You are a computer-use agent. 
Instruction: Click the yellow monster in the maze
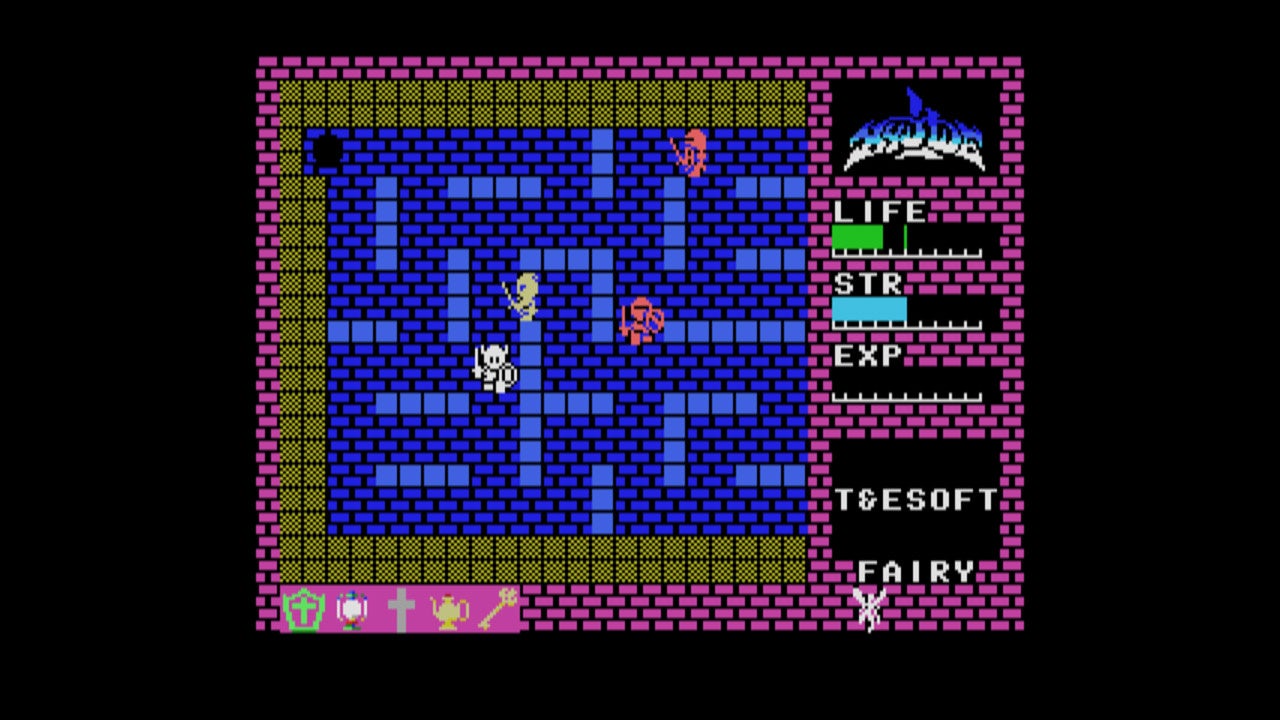pyautogui.click(x=525, y=297)
